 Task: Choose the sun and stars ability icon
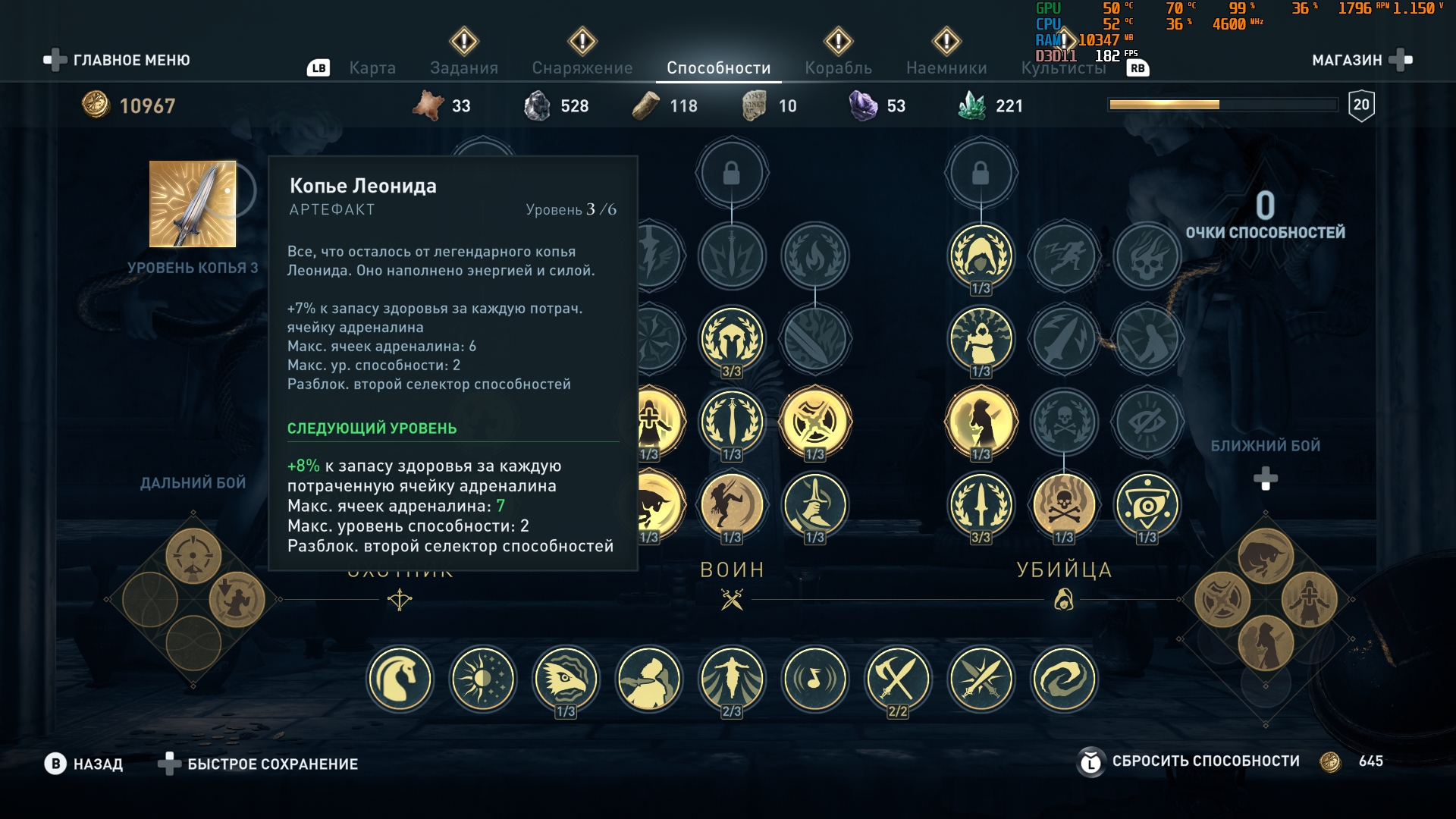(482, 679)
